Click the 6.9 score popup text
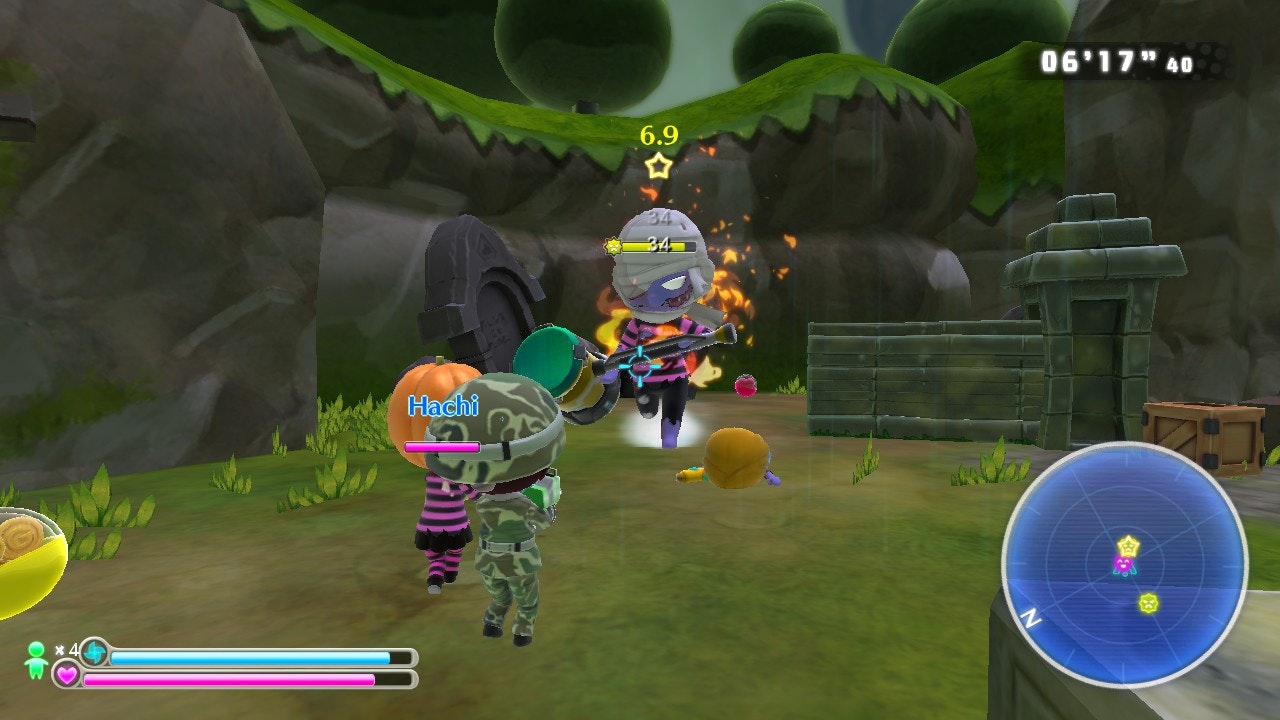This screenshot has width=1280, height=720. 657,133
